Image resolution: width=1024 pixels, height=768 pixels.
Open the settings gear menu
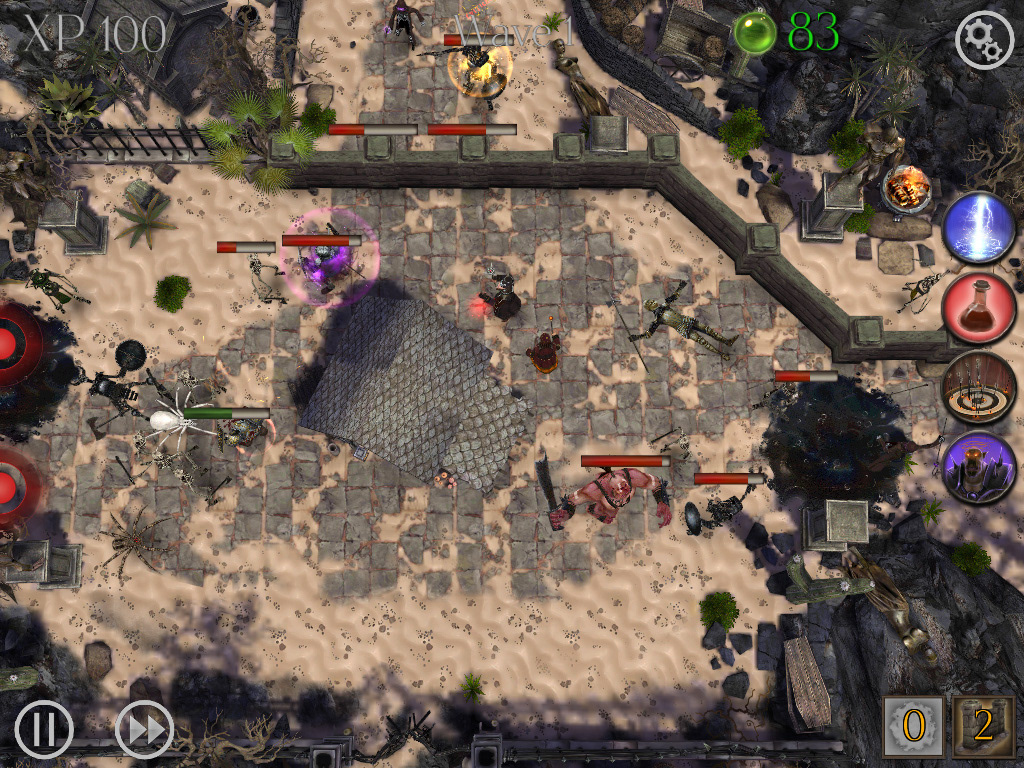pyautogui.click(x=984, y=39)
